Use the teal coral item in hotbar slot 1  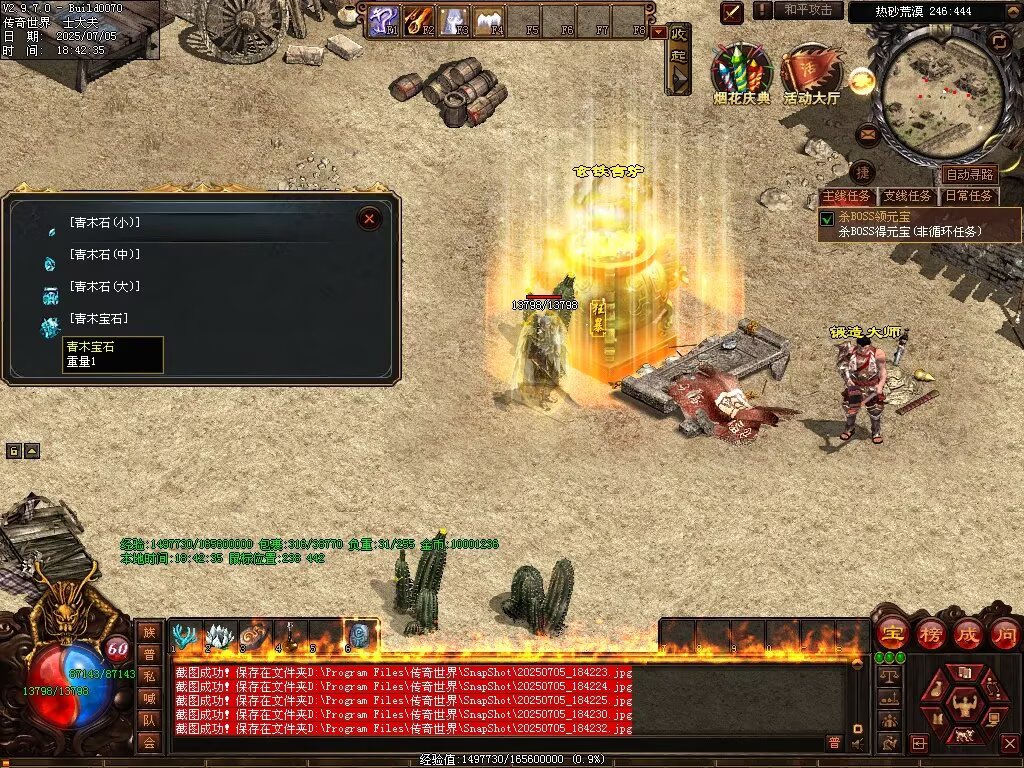[x=185, y=635]
